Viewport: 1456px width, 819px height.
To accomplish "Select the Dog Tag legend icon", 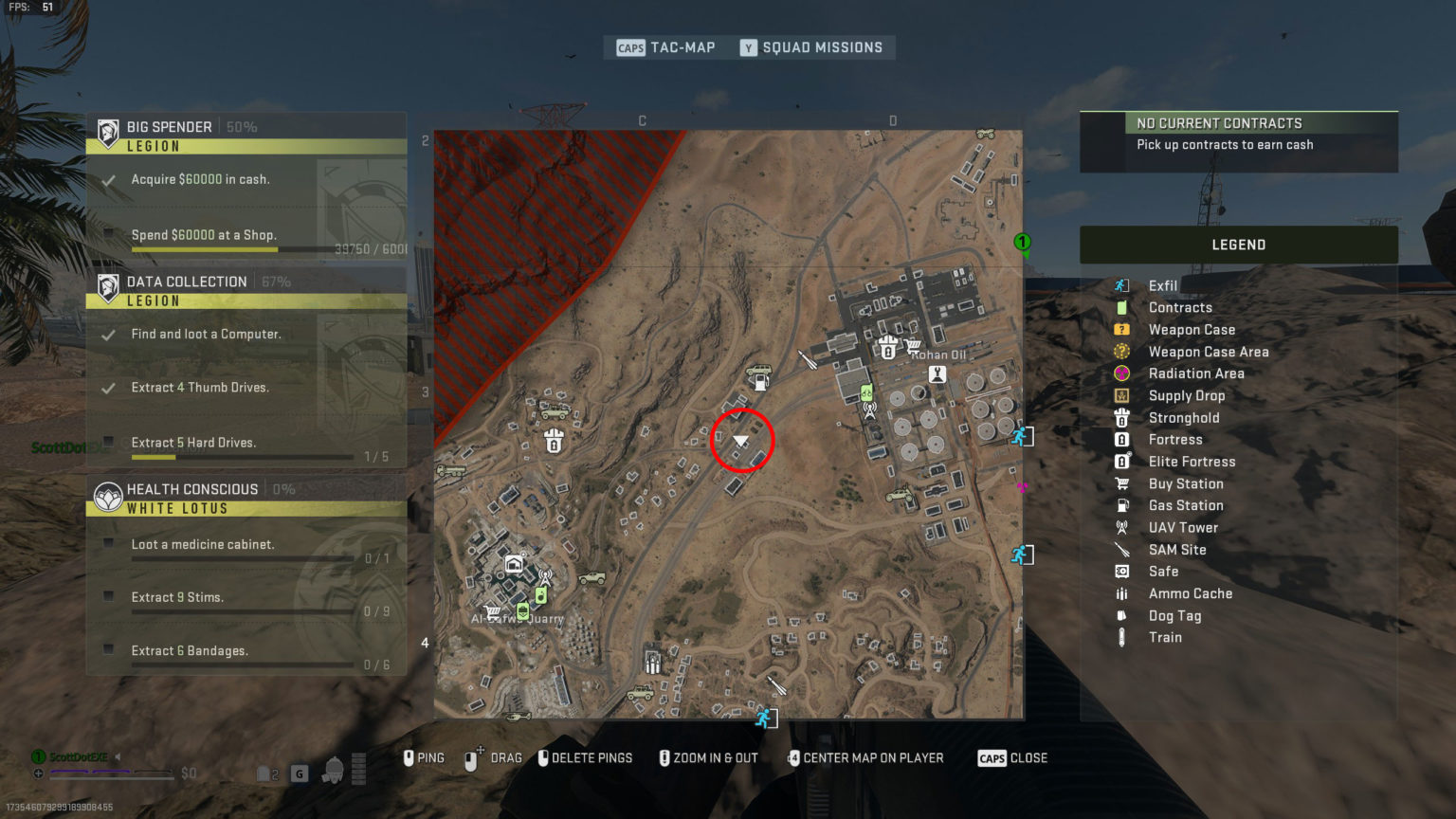I will pos(1123,615).
